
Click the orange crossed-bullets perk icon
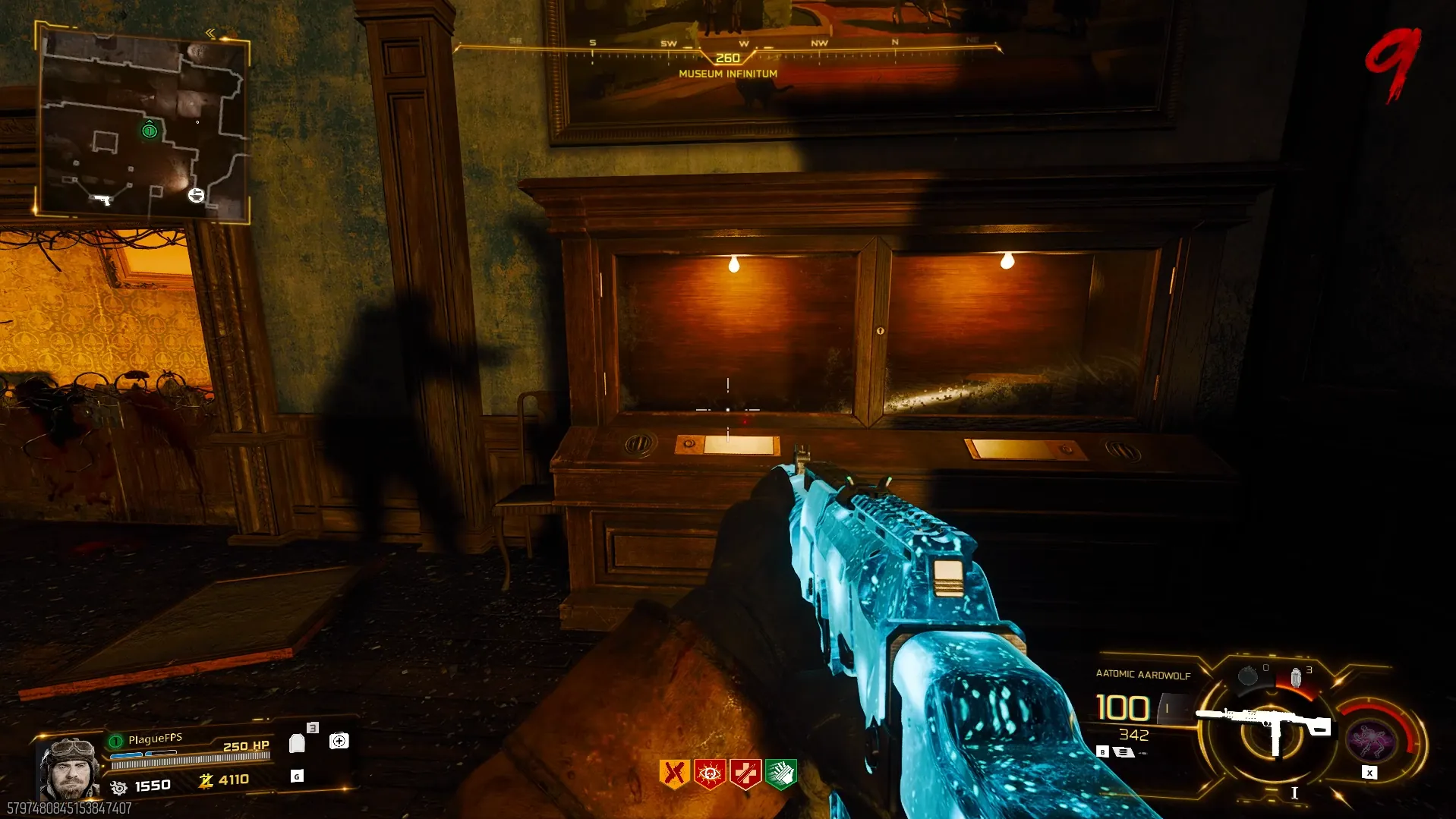coord(674,774)
